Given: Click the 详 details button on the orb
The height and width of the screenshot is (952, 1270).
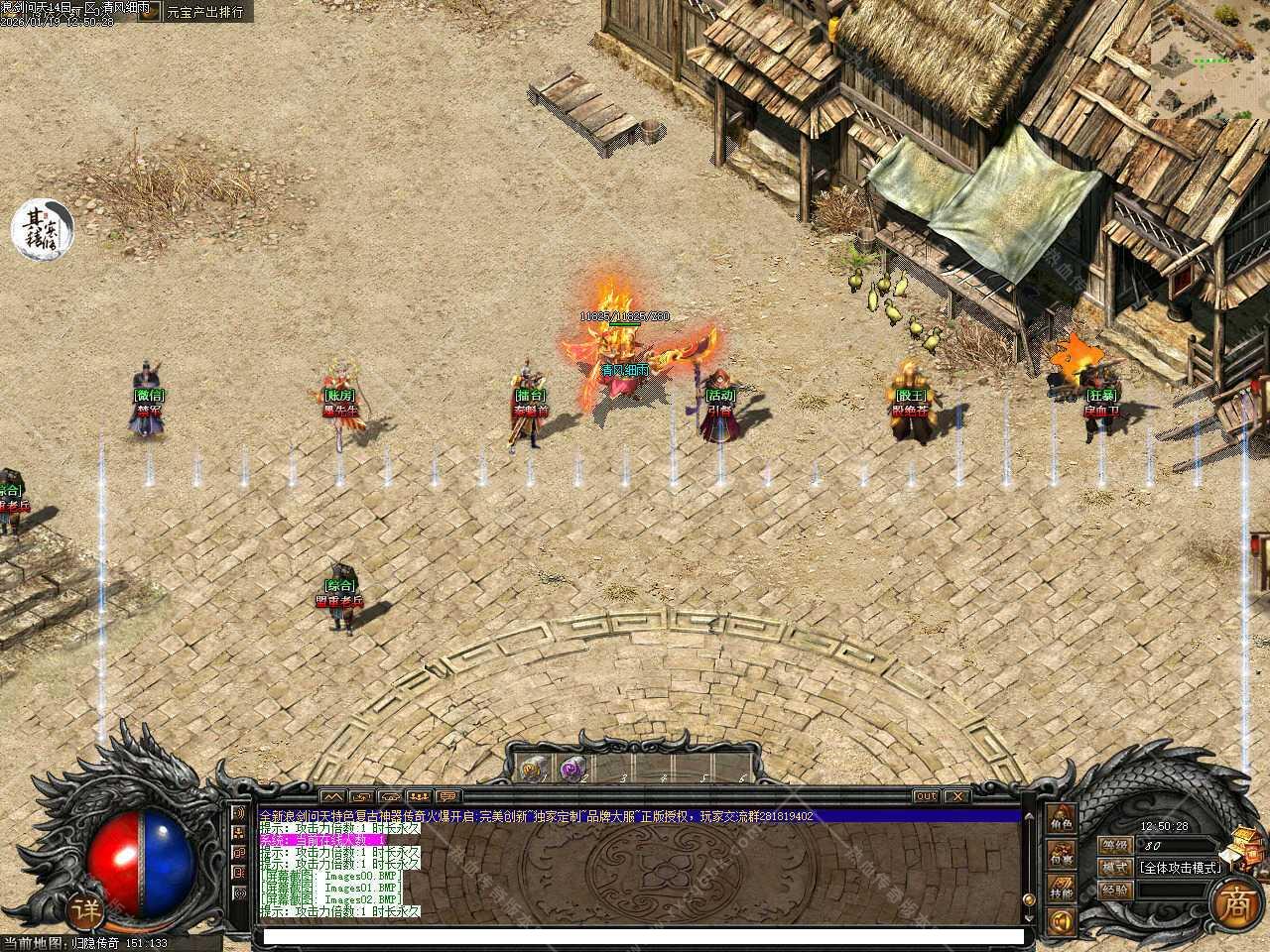Looking at the screenshot, I should point(86,907).
